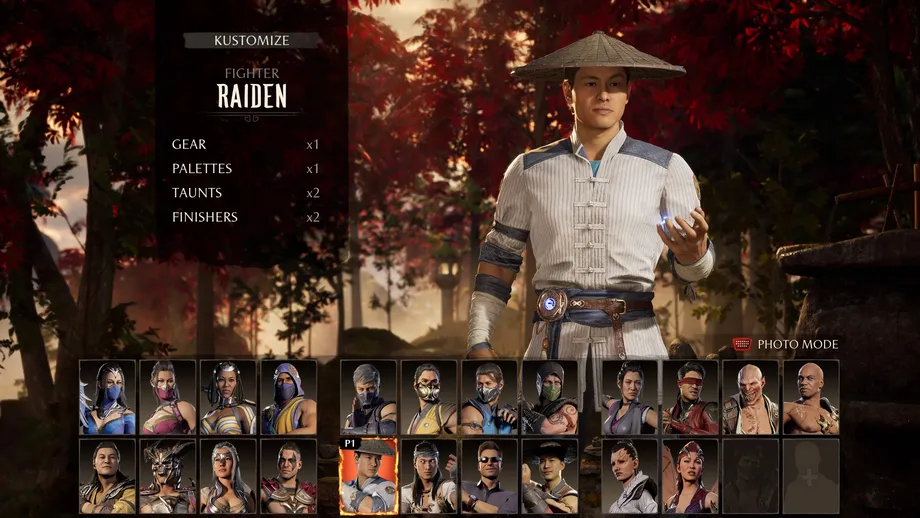
Task: Select Reptile's green-masked portrait
Action: click(549, 397)
